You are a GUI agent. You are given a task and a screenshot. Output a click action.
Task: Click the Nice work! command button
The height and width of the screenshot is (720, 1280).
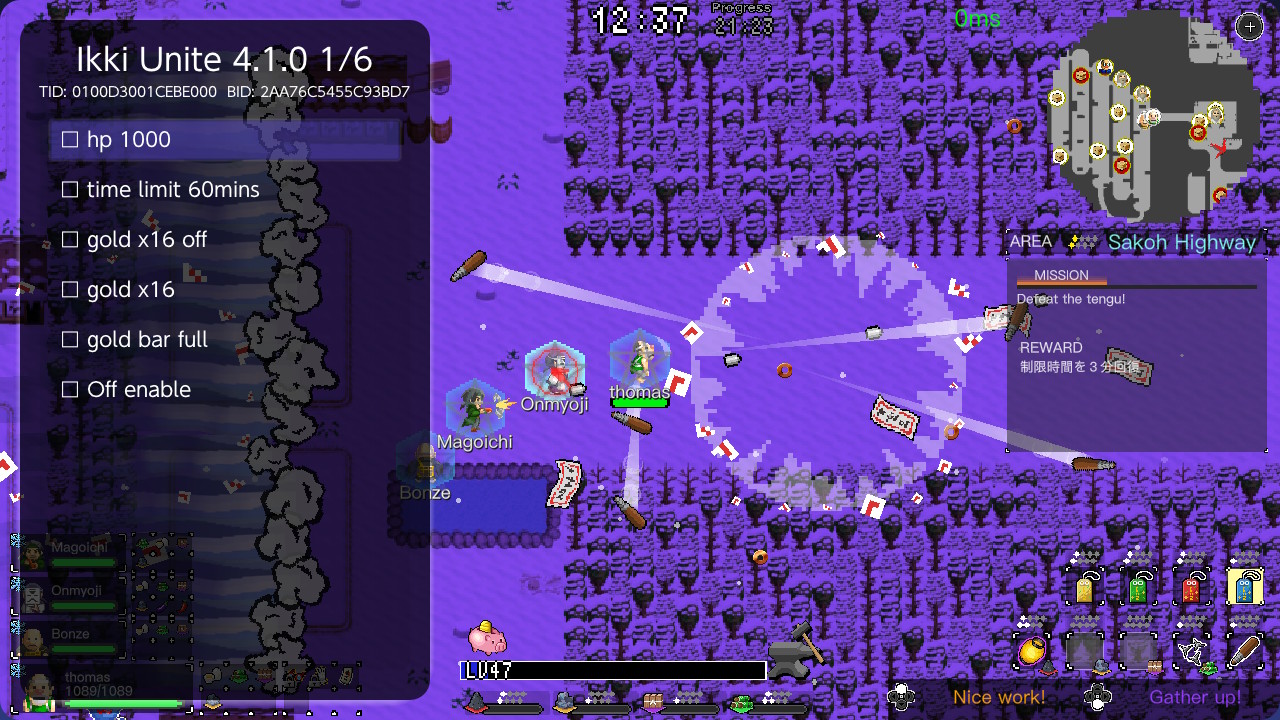pos(1000,697)
